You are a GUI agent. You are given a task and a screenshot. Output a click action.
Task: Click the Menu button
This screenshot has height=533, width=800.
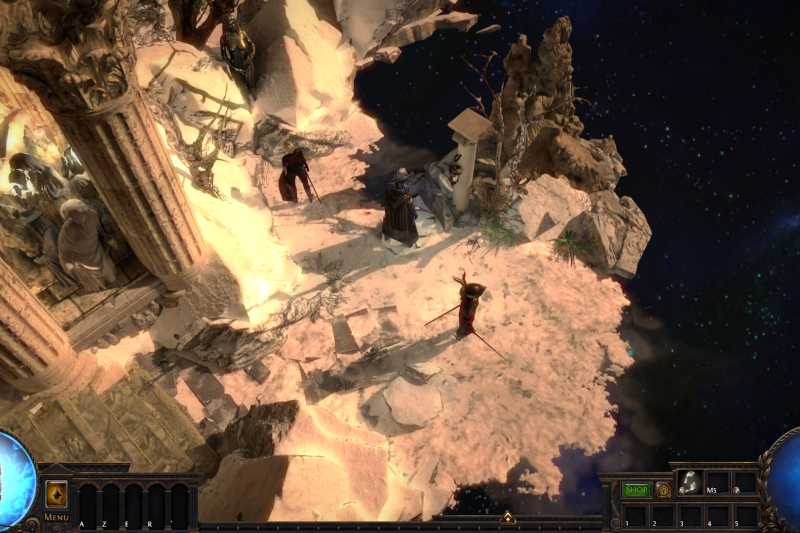click(56, 517)
